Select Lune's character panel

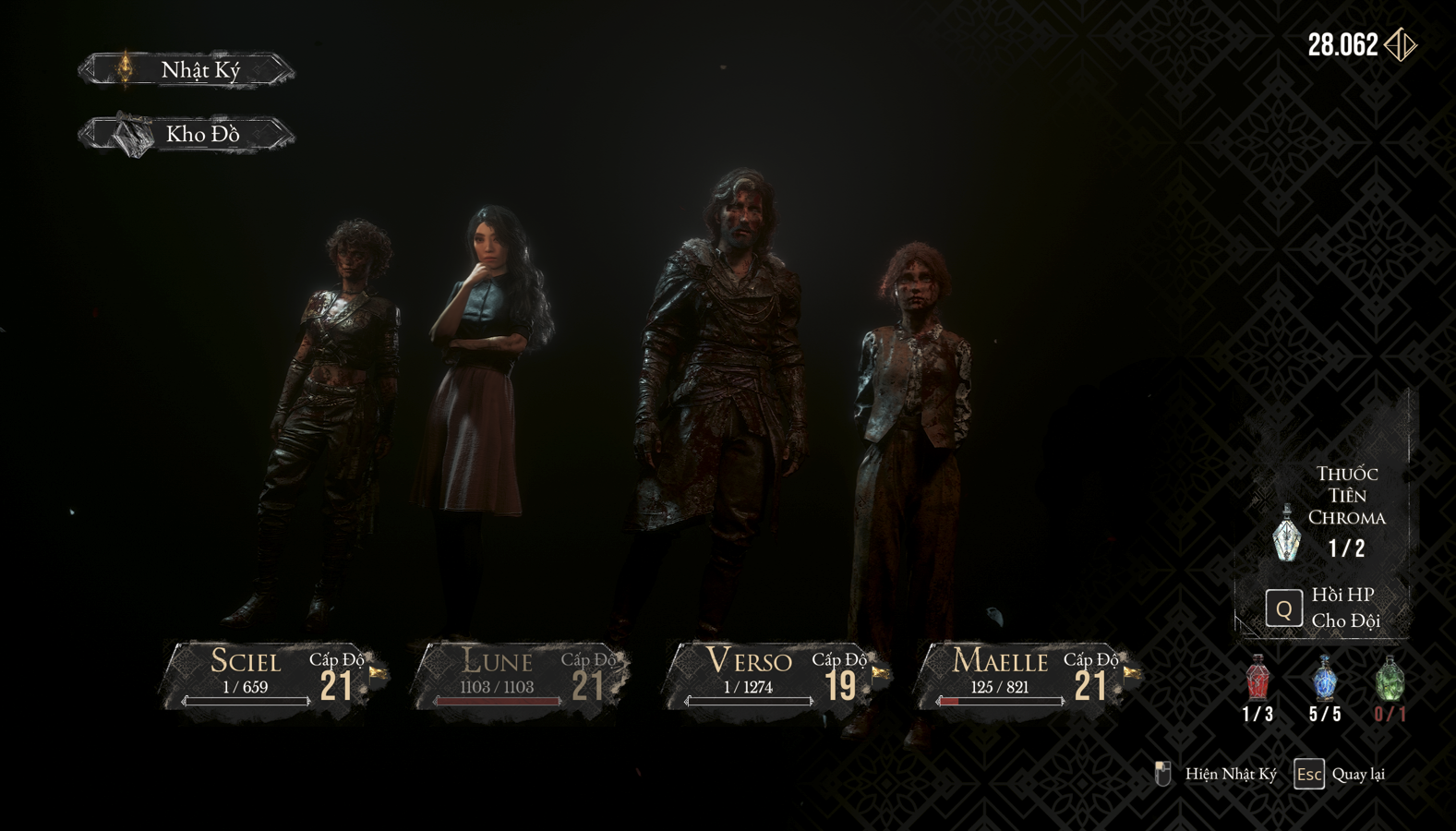(523, 676)
